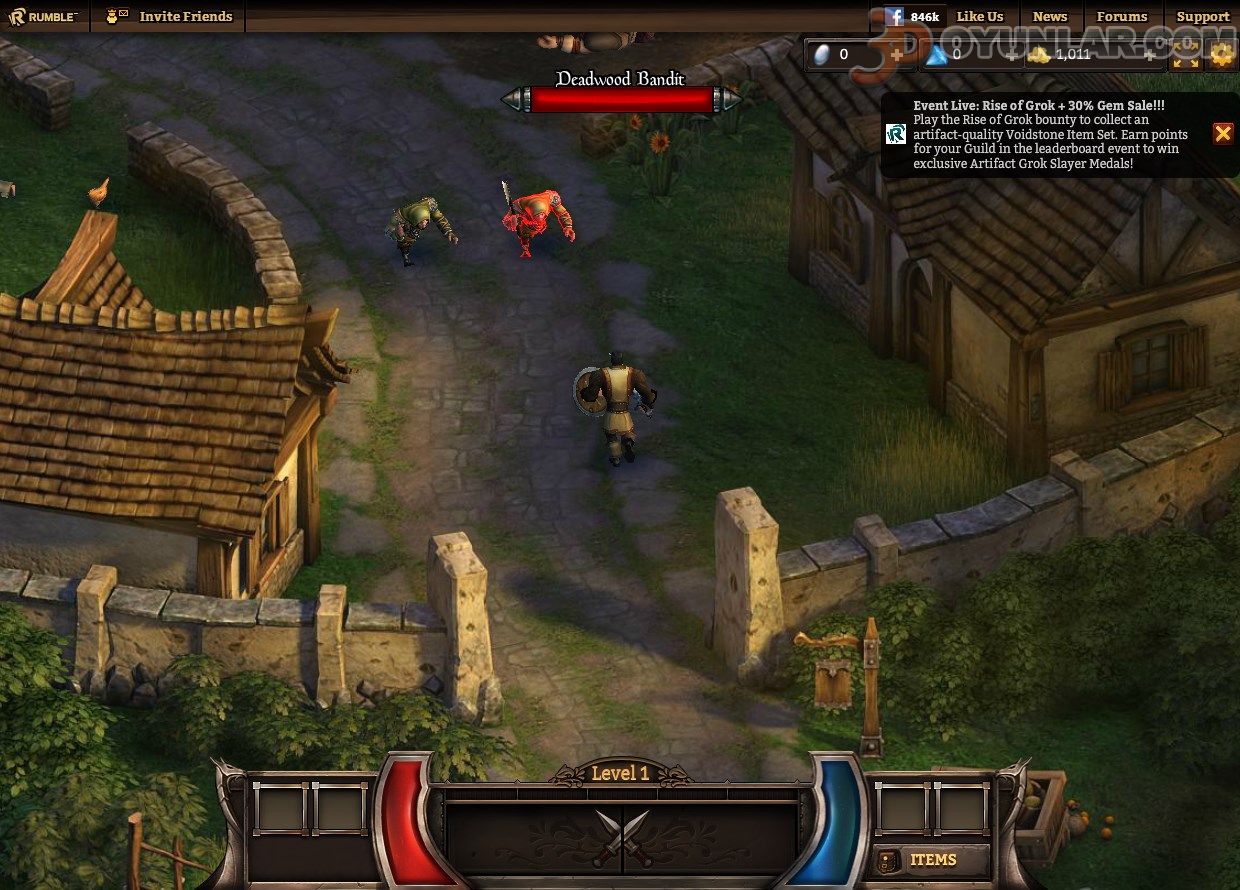
Task: Select the crossed daggers attack panel
Action: pyautogui.click(x=622, y=836)
